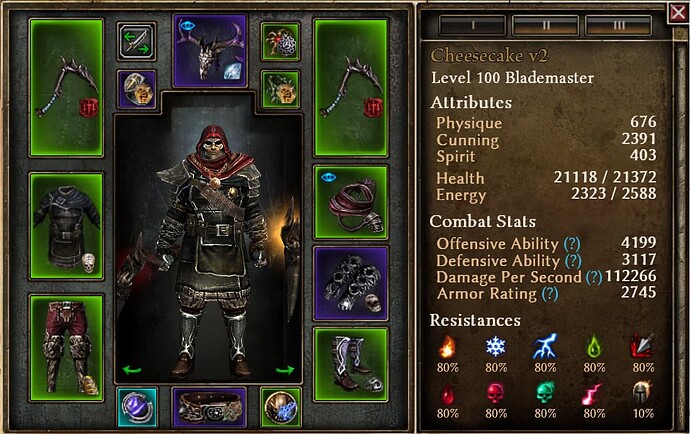Viewport: 690px width, 434px height.
Task: Select the spiked knuckle gloves slot
Action: [x=349, y=281]
